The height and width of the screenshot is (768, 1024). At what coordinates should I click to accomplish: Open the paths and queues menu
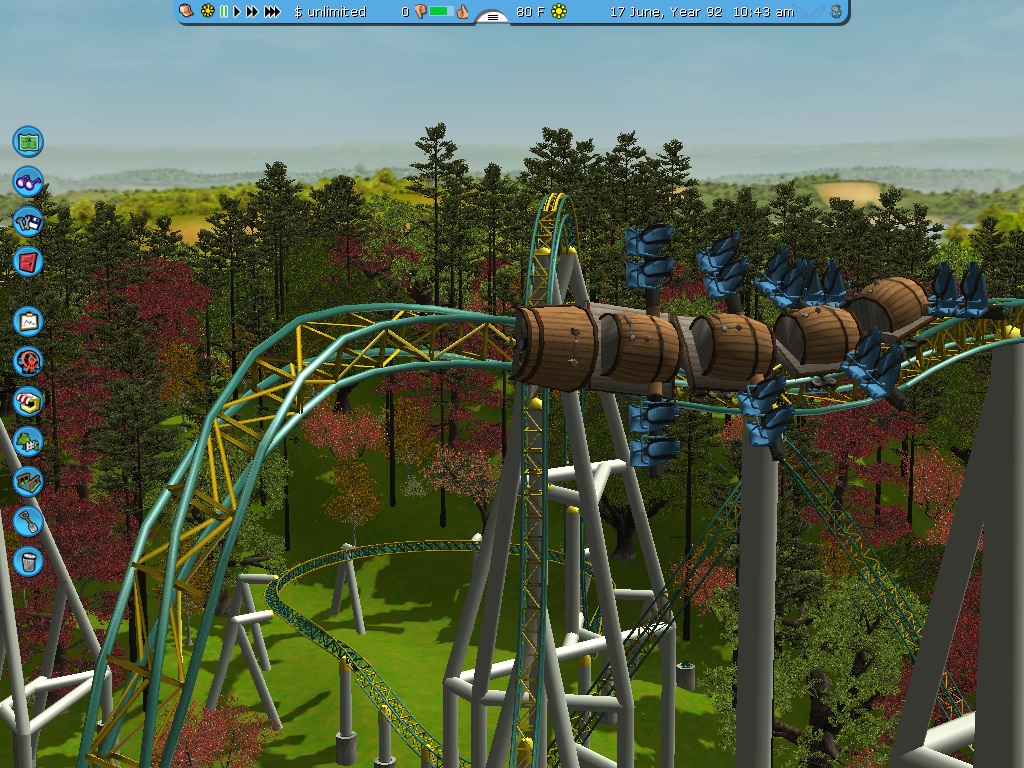point(28,480)
